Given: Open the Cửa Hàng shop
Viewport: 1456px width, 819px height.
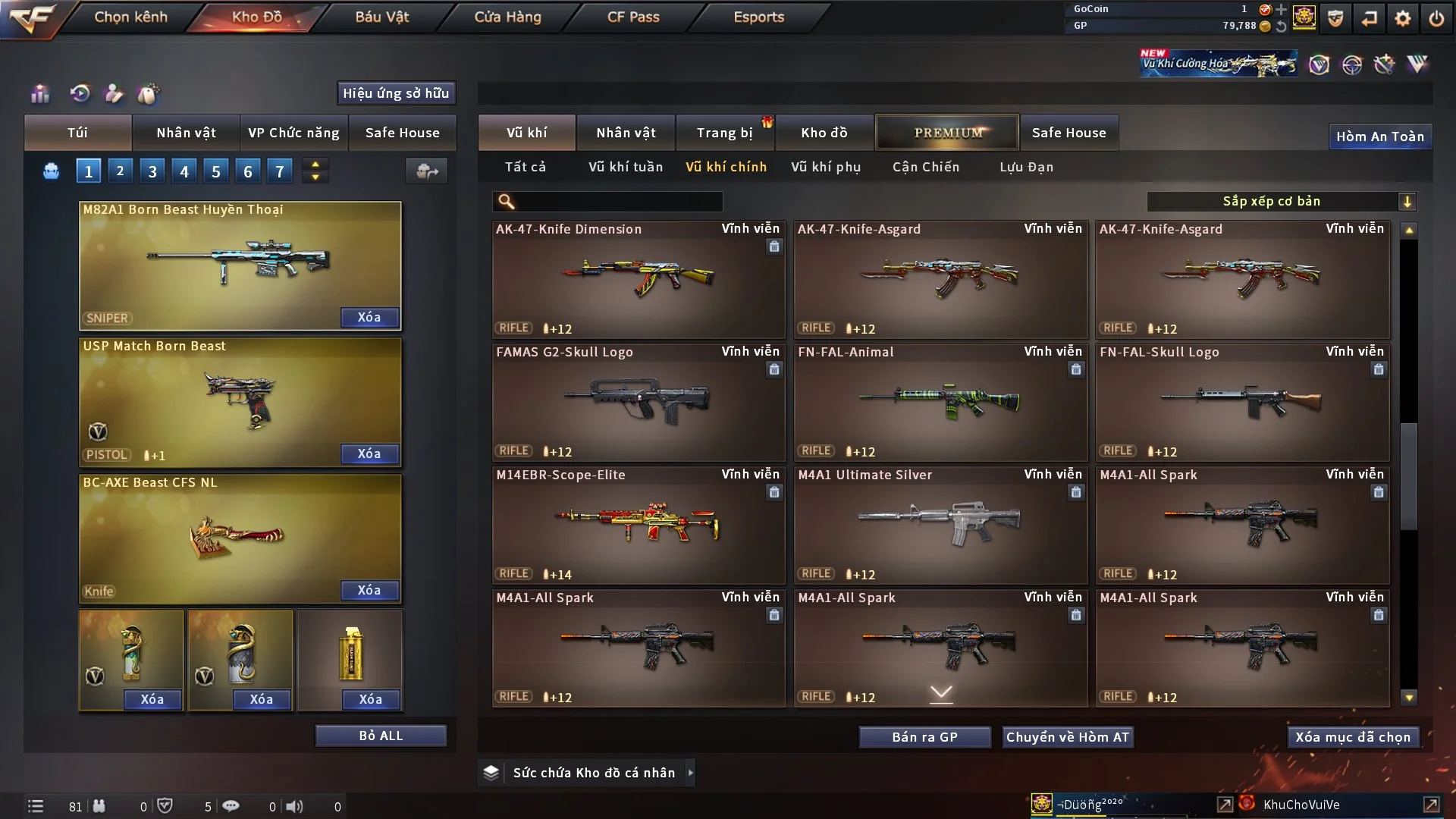Looking at the screenshot, I should tap(507, 17).
